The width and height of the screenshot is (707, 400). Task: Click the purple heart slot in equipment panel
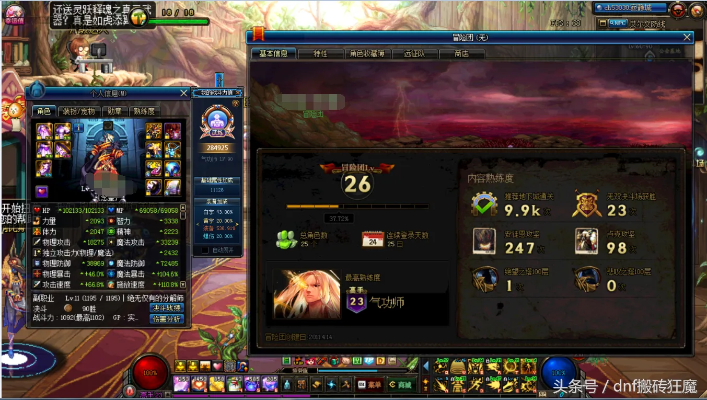(42, 191)
